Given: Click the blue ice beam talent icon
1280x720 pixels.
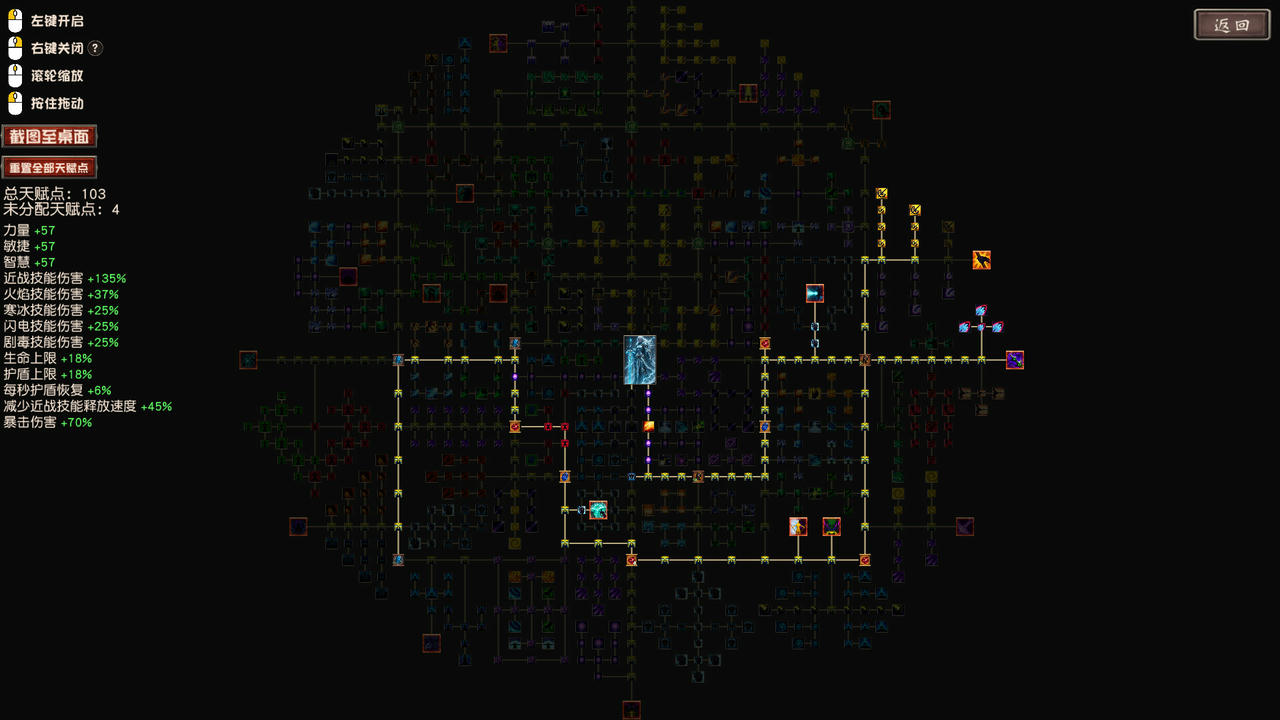Looking at the screenshot, I should (814, 293).
